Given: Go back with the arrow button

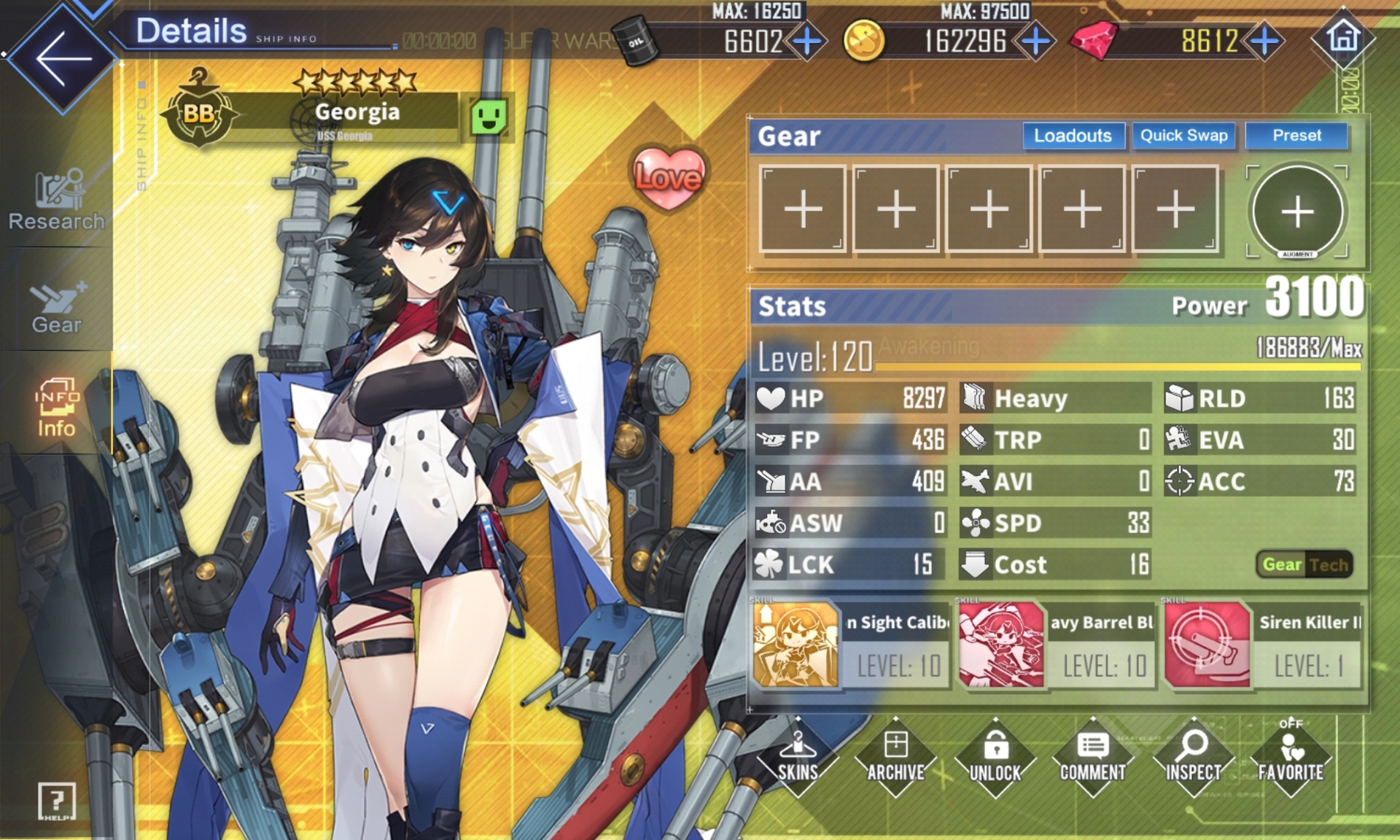Looking at the screenshot, I should (x=62, y=58).
